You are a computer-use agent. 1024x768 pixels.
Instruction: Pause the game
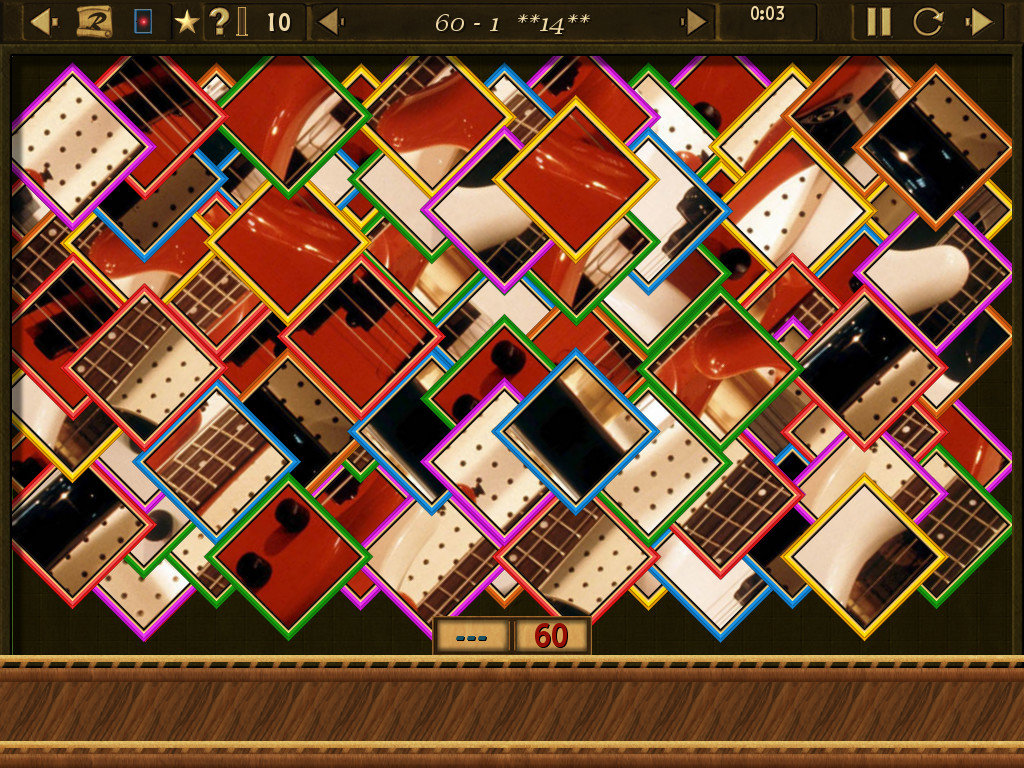point(878,21)
